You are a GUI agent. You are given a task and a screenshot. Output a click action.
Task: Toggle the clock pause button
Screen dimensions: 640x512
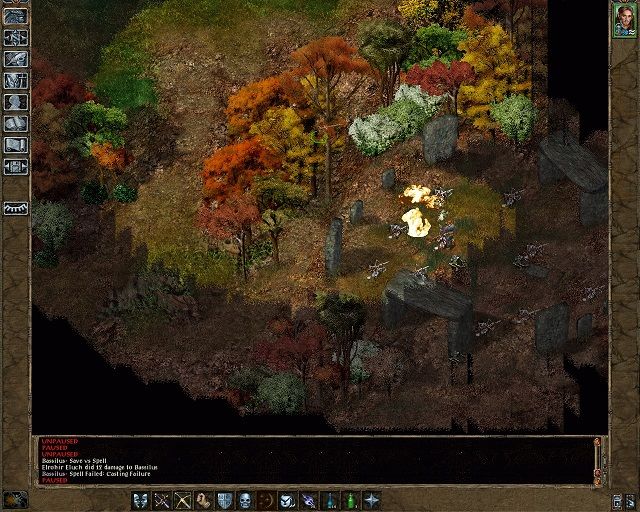(x=15, y=498)
